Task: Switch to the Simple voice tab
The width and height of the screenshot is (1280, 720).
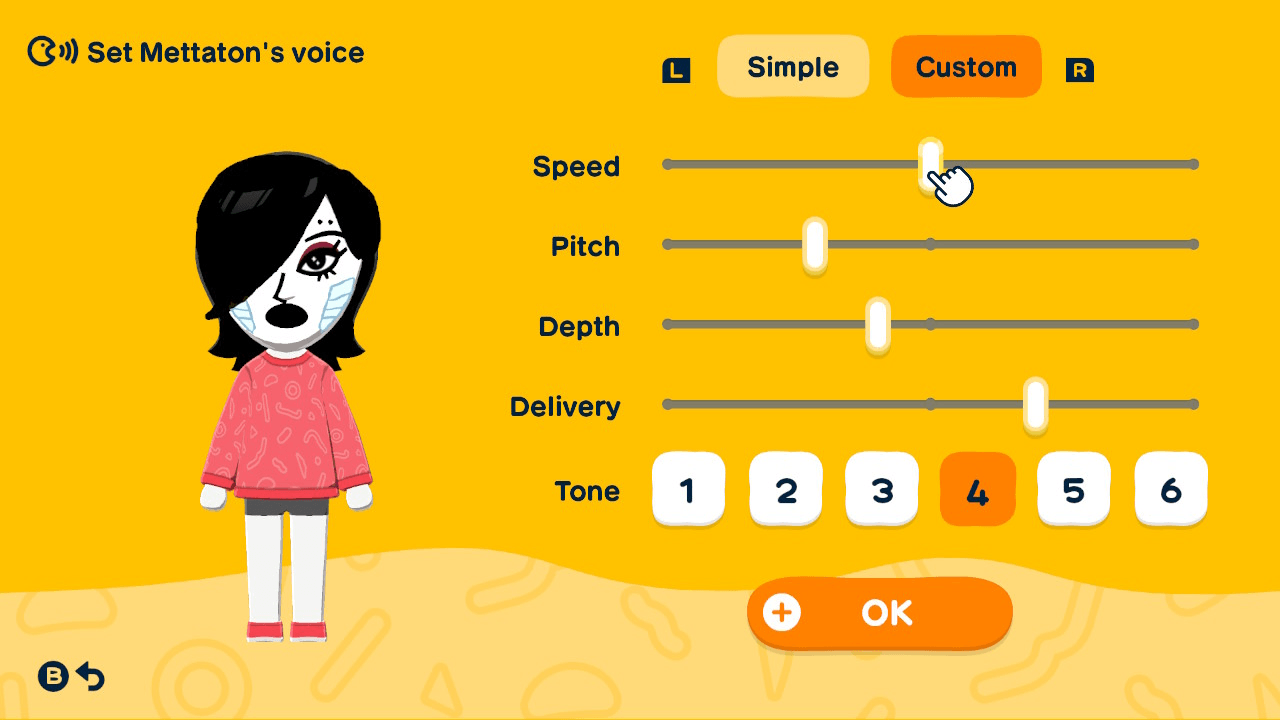Action: 793,66
